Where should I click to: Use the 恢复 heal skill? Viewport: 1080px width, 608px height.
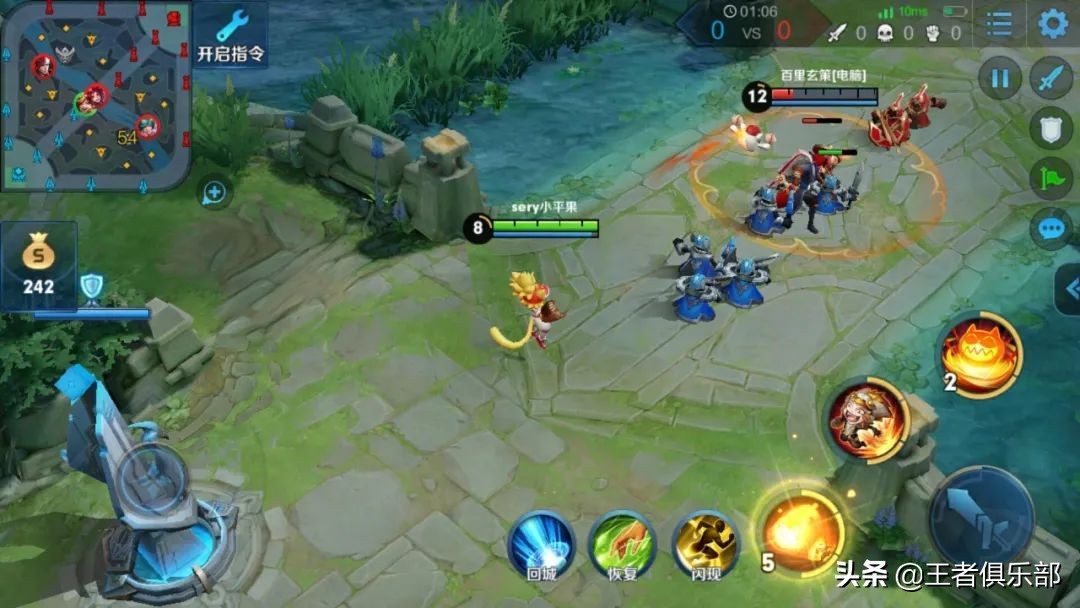click(x=622, y=545)
